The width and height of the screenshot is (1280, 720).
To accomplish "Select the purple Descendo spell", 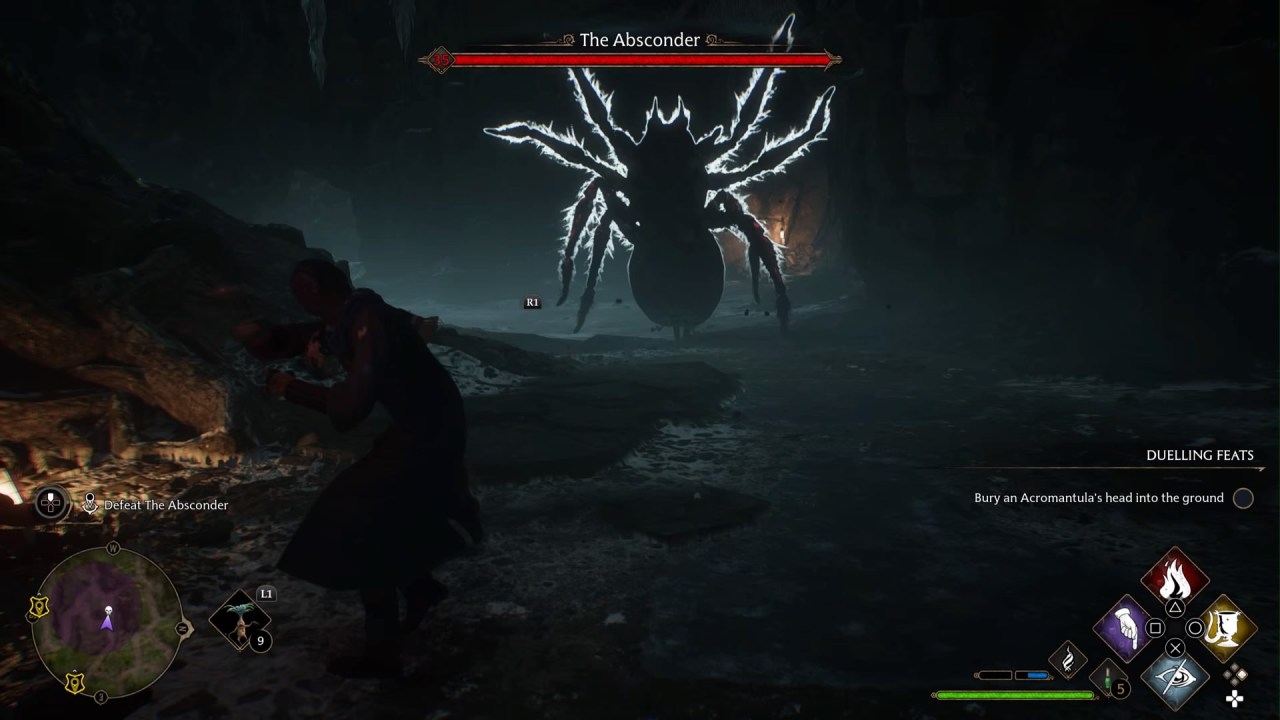I will pyautogui.click(x=1124, y=630).
